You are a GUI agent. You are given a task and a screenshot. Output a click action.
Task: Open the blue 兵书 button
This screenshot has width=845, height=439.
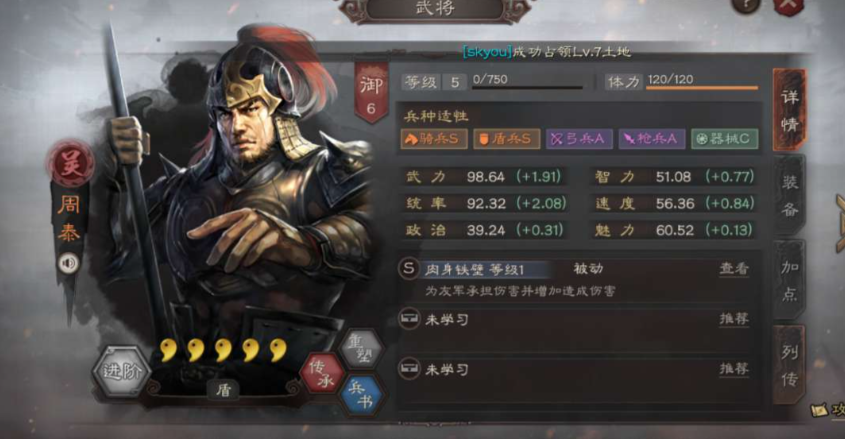360,394
